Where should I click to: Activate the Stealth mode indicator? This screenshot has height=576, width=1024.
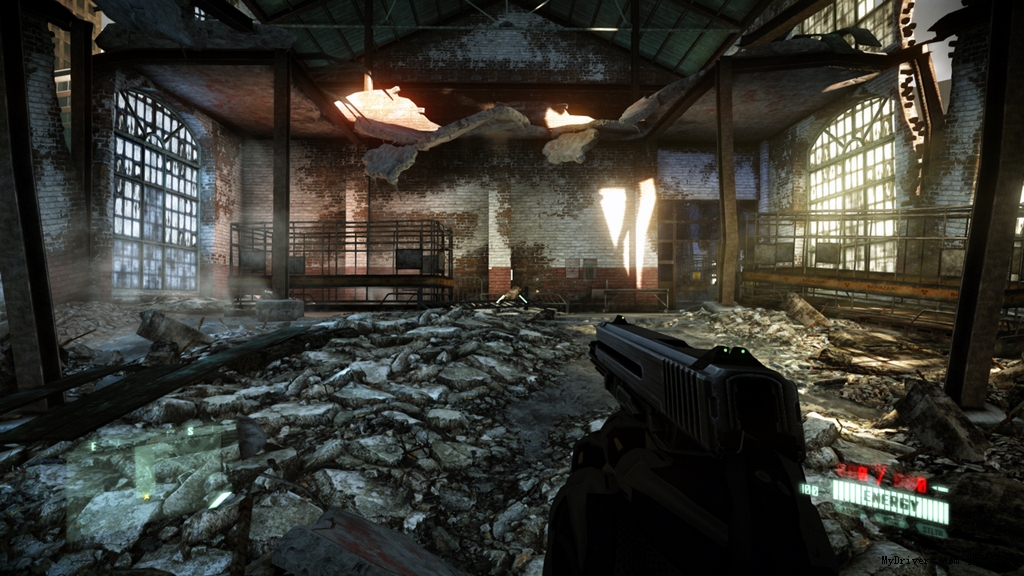(931, 530)
